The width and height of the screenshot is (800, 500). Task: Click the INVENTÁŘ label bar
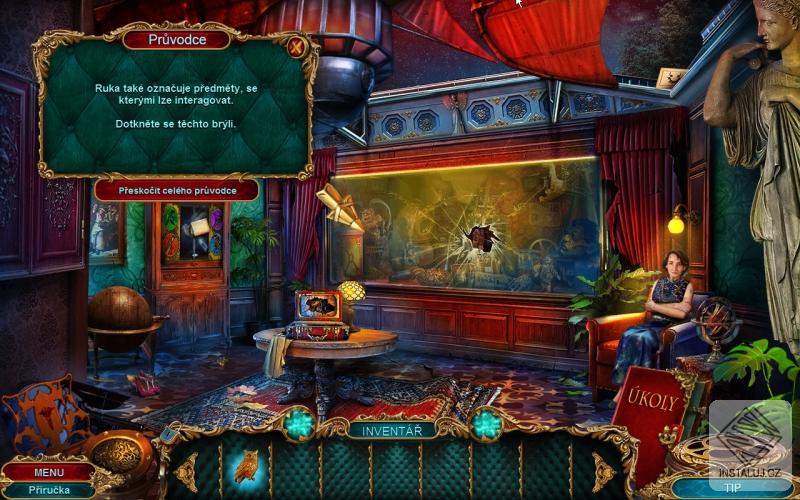click(391, 431)
